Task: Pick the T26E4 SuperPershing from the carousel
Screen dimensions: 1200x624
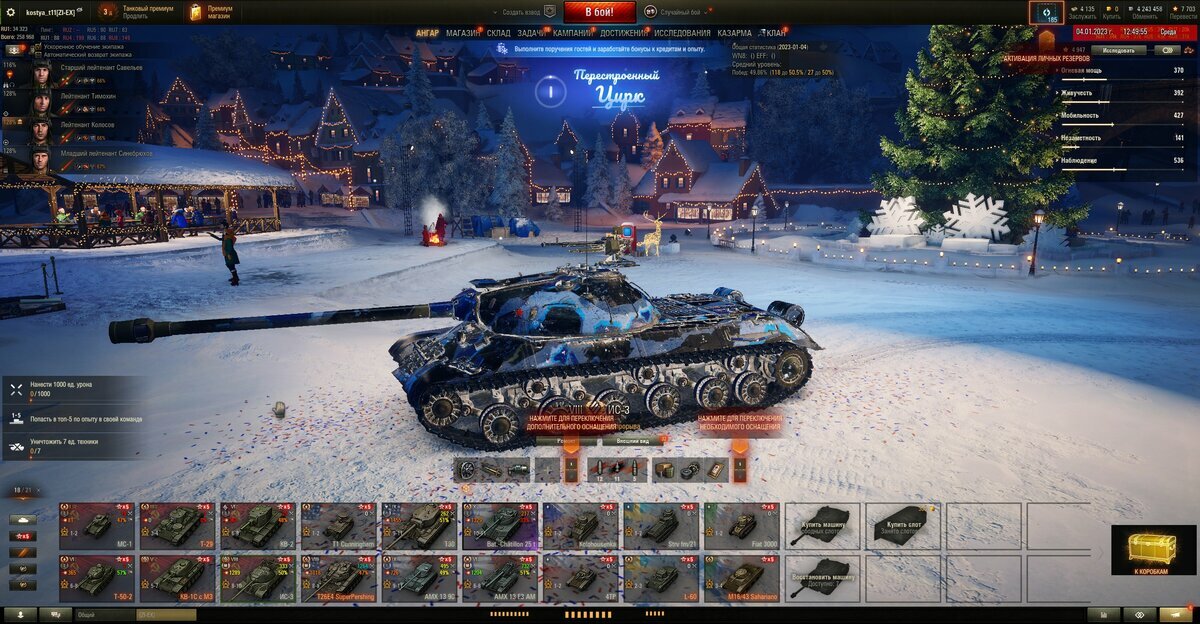Action: coord(338,579)
